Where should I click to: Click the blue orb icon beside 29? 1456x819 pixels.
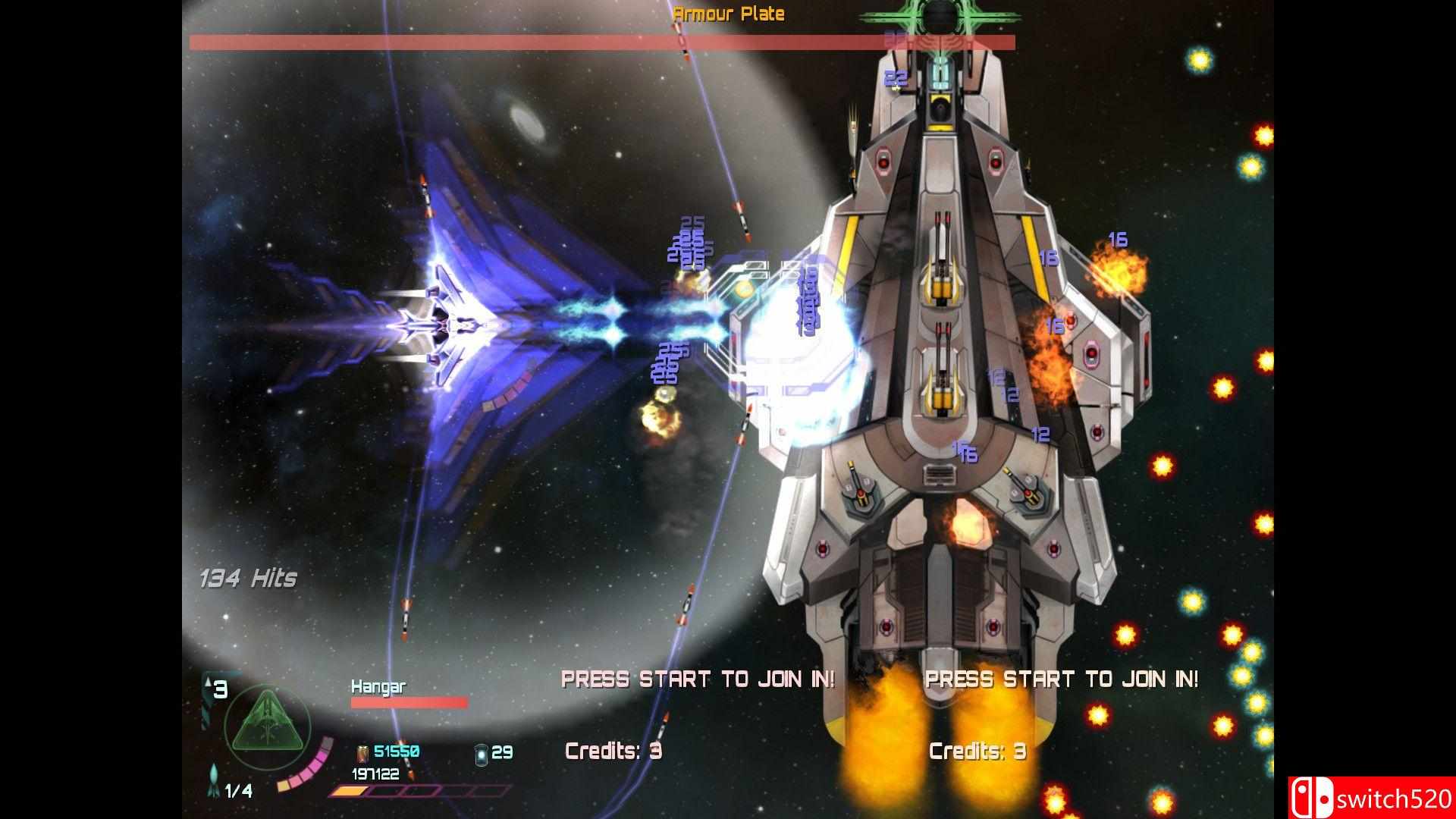481,753
